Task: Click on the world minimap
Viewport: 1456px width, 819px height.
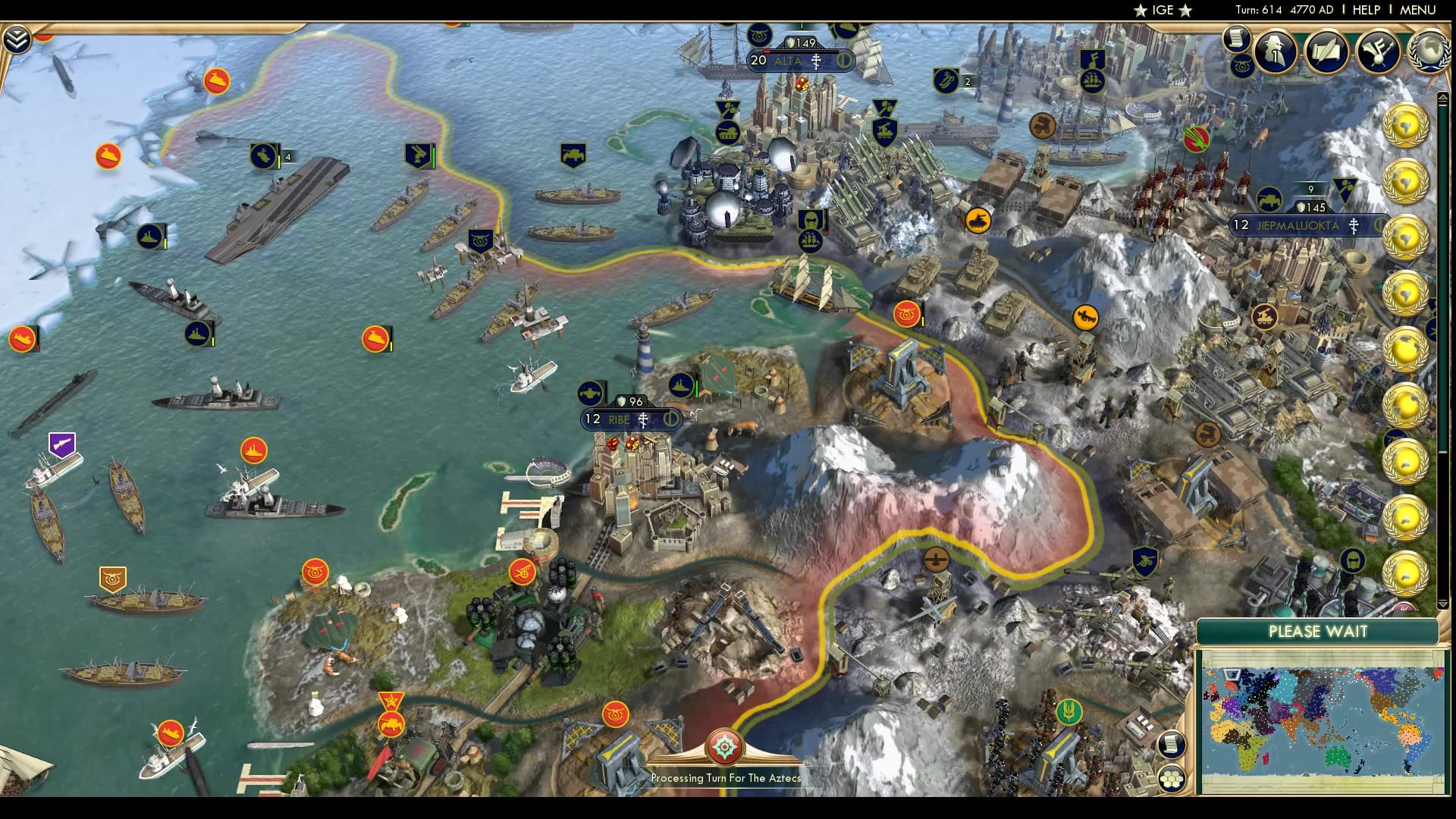Action: (1322, 721)
